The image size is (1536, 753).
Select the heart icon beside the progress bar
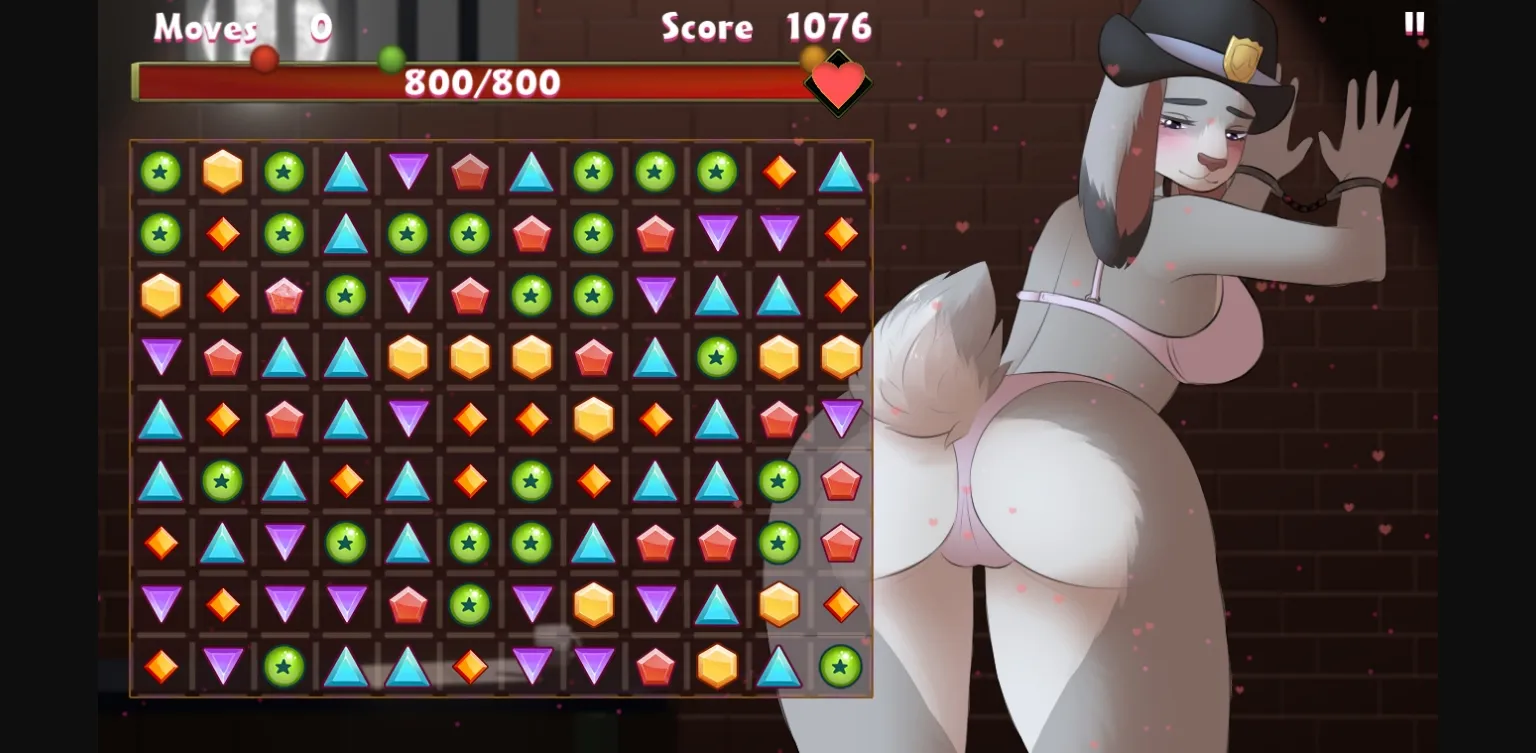click(x=838, y=85)
